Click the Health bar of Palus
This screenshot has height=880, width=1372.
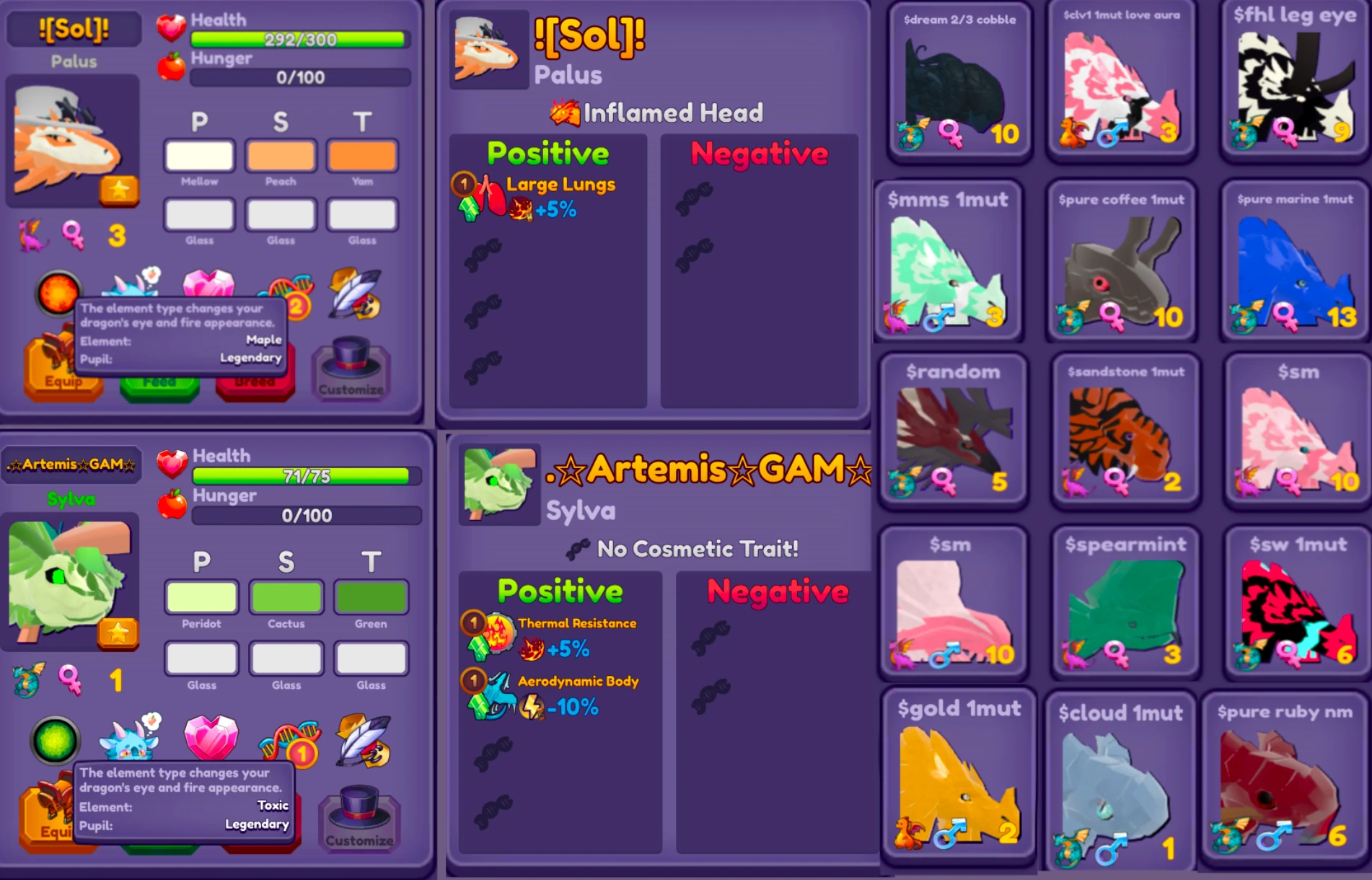[x=299, y=40]
